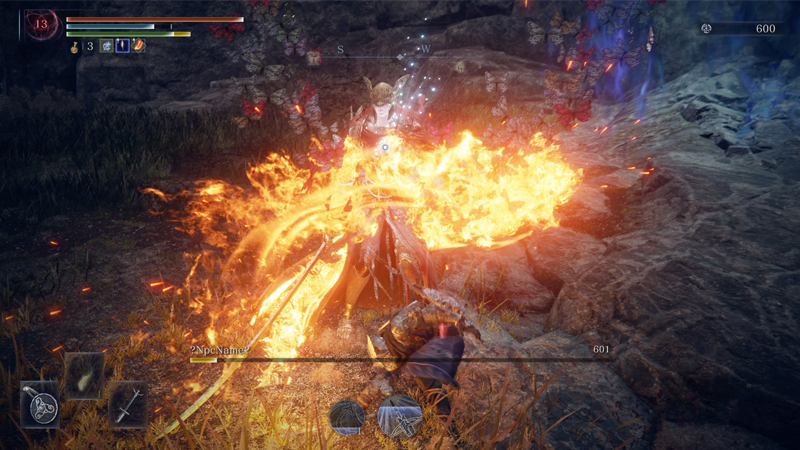800x450 pixels.
Task: Activate the left circular skill icon
Action: [x=348, y=415]
